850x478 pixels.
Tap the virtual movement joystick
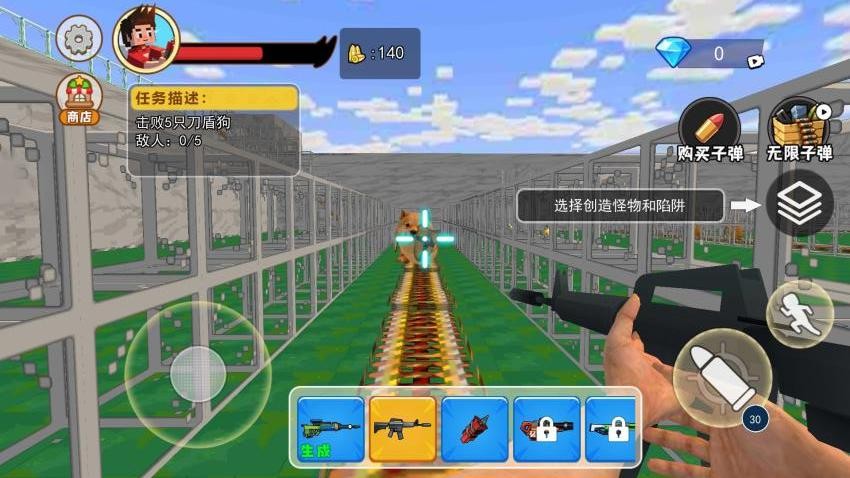197,375
